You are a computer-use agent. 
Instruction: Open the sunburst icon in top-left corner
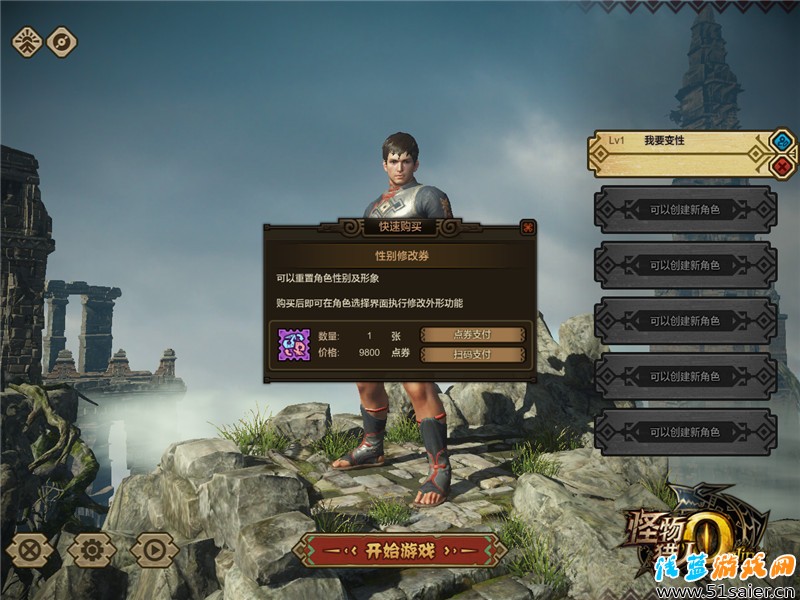[x=27, y=42]
